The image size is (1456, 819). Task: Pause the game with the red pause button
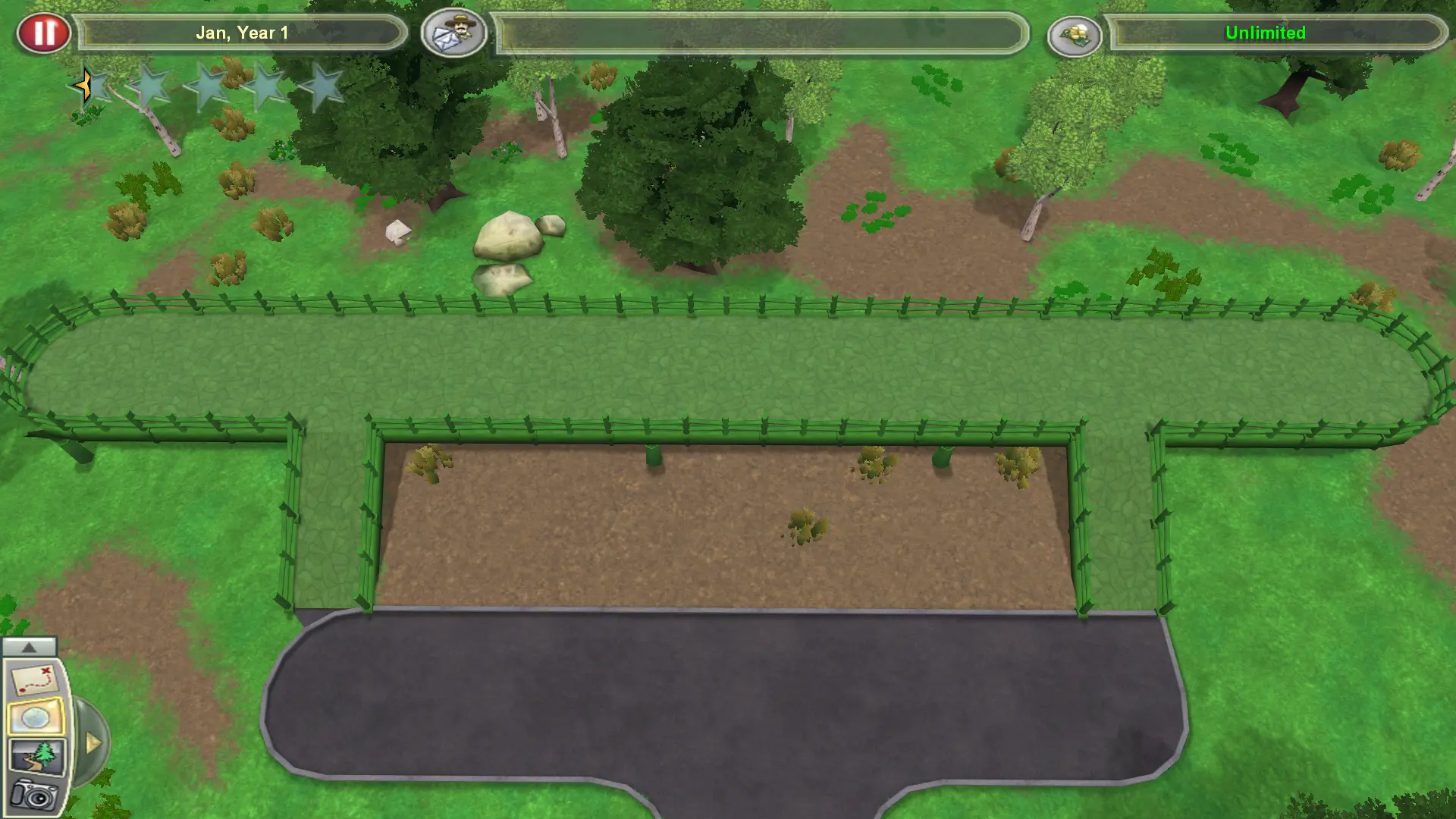coord(45,32)
